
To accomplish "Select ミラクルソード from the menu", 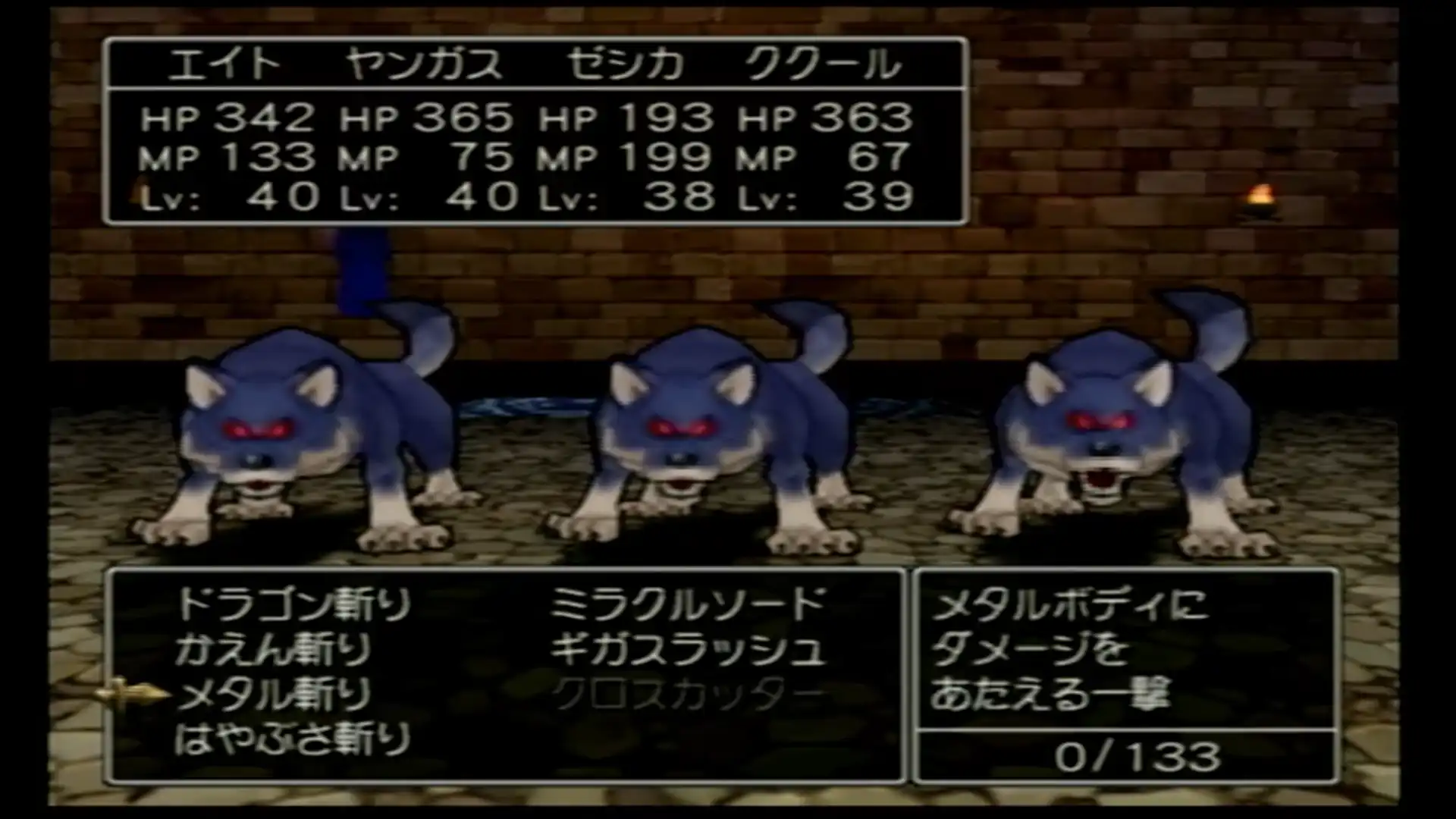I will [x=687, y=605].
